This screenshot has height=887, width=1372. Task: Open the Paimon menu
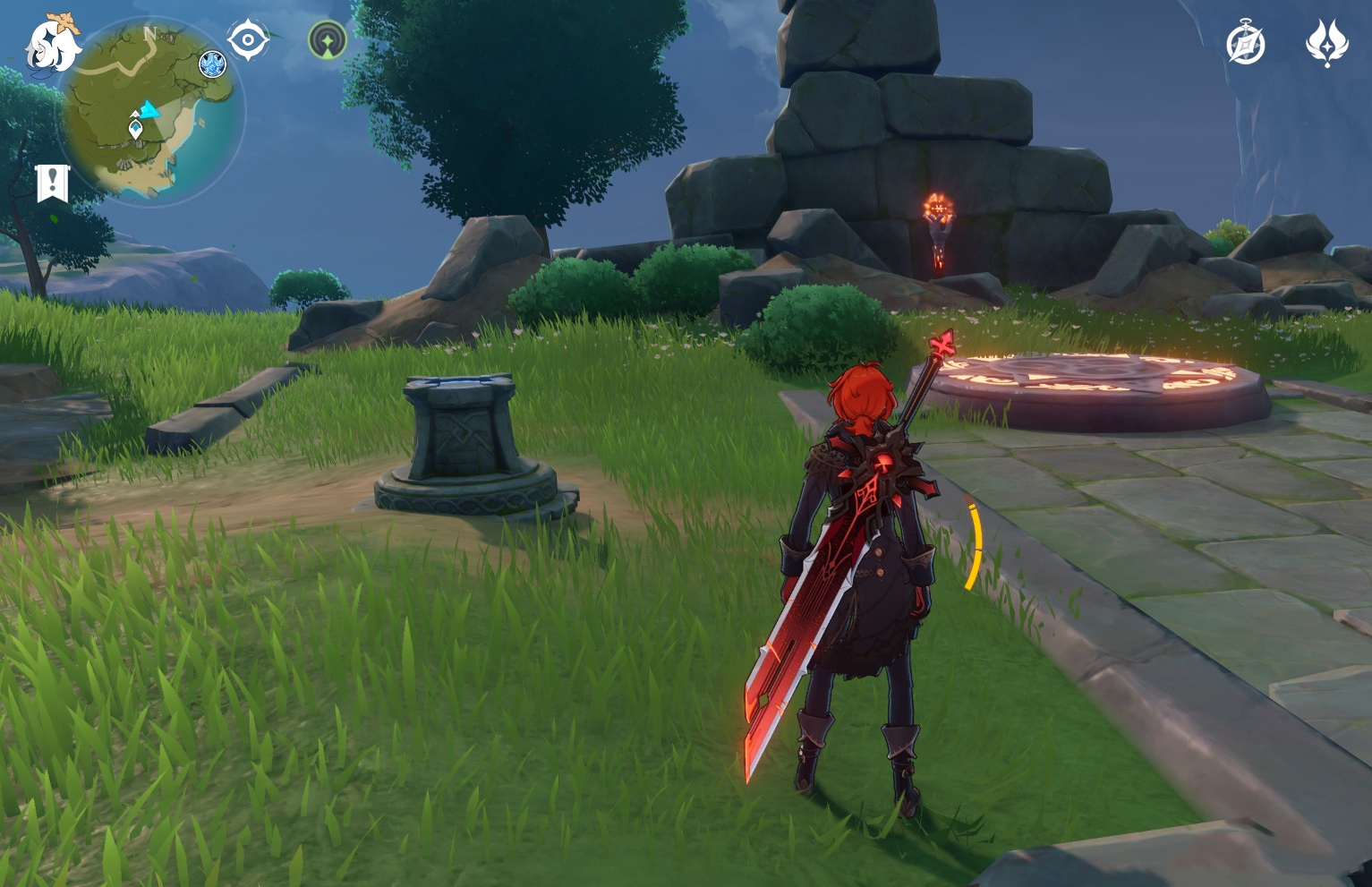pyautogui.click(x=52, y=43)
